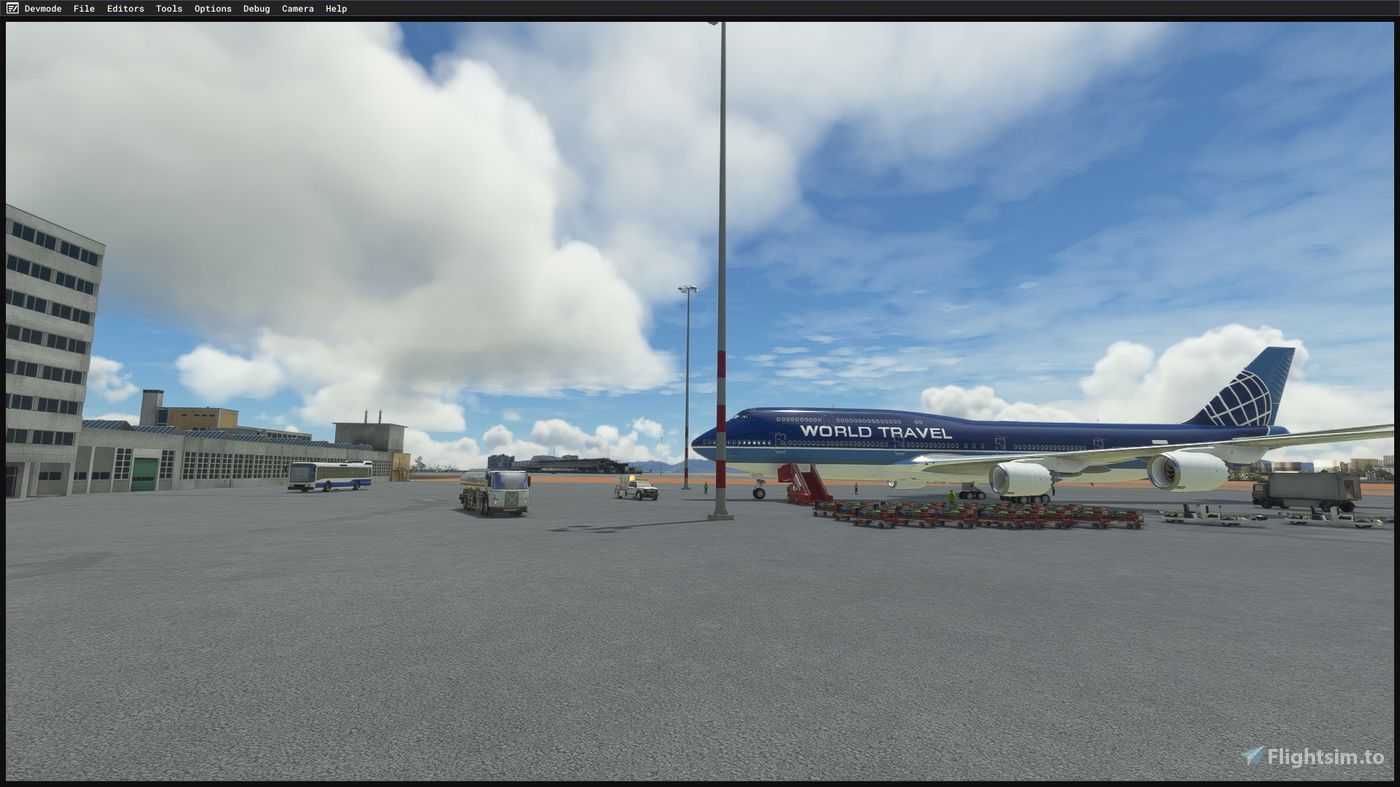
Task: Open the Debug menu
Action: coord(256,8)
